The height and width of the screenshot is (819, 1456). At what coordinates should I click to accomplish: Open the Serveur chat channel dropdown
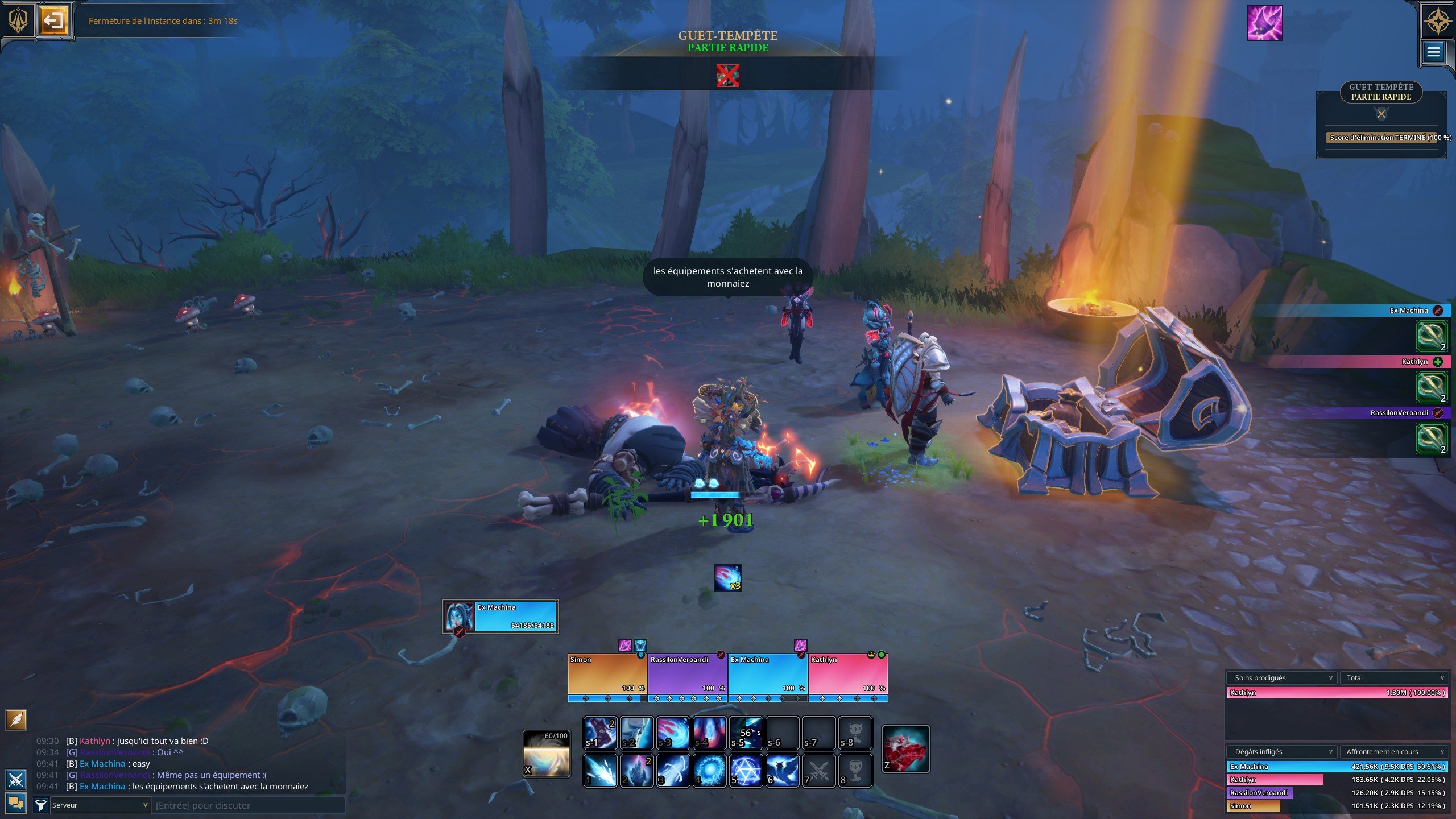coord(100,805)
